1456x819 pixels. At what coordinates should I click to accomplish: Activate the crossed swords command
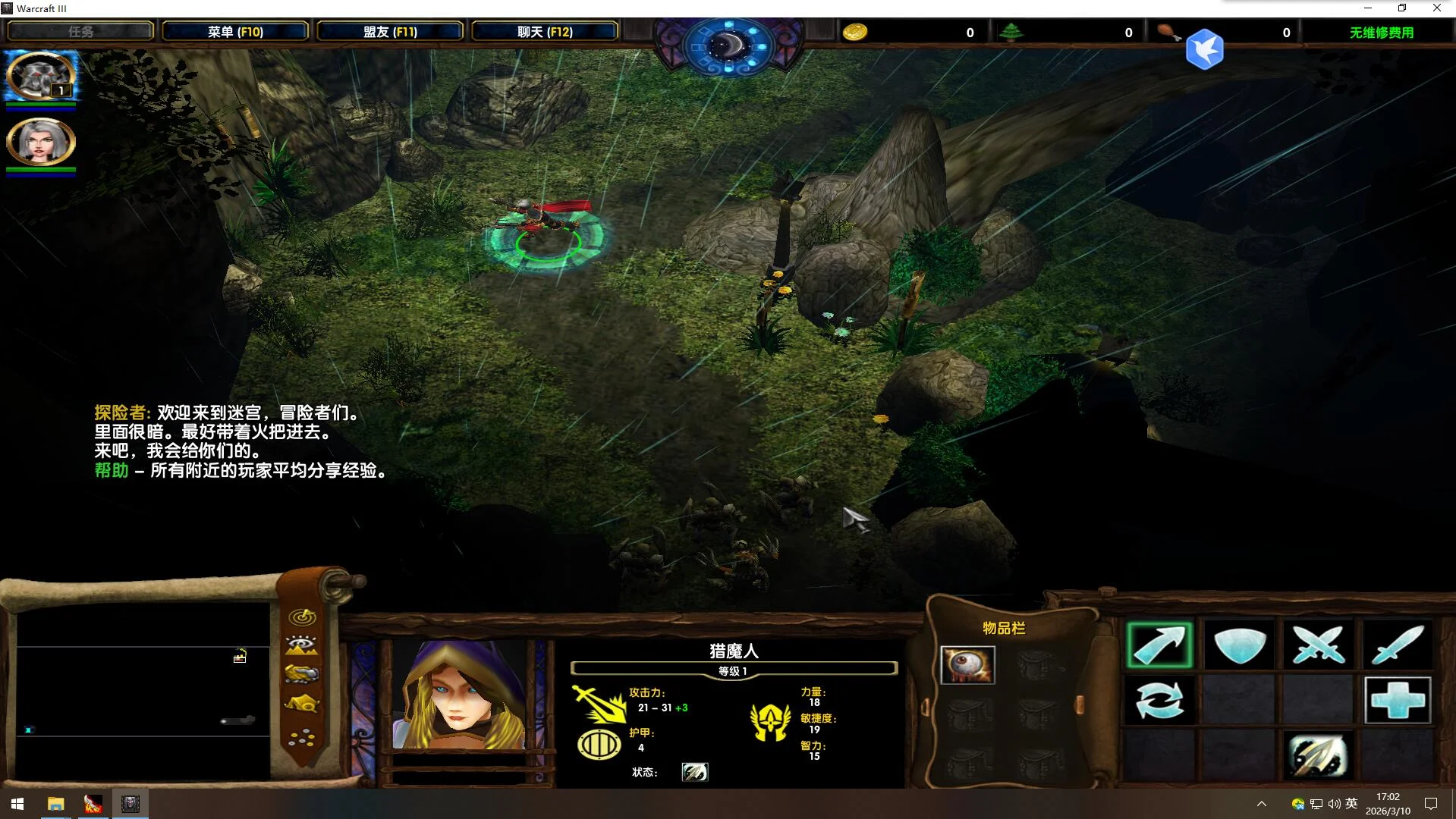click(x=1318, y=645)
